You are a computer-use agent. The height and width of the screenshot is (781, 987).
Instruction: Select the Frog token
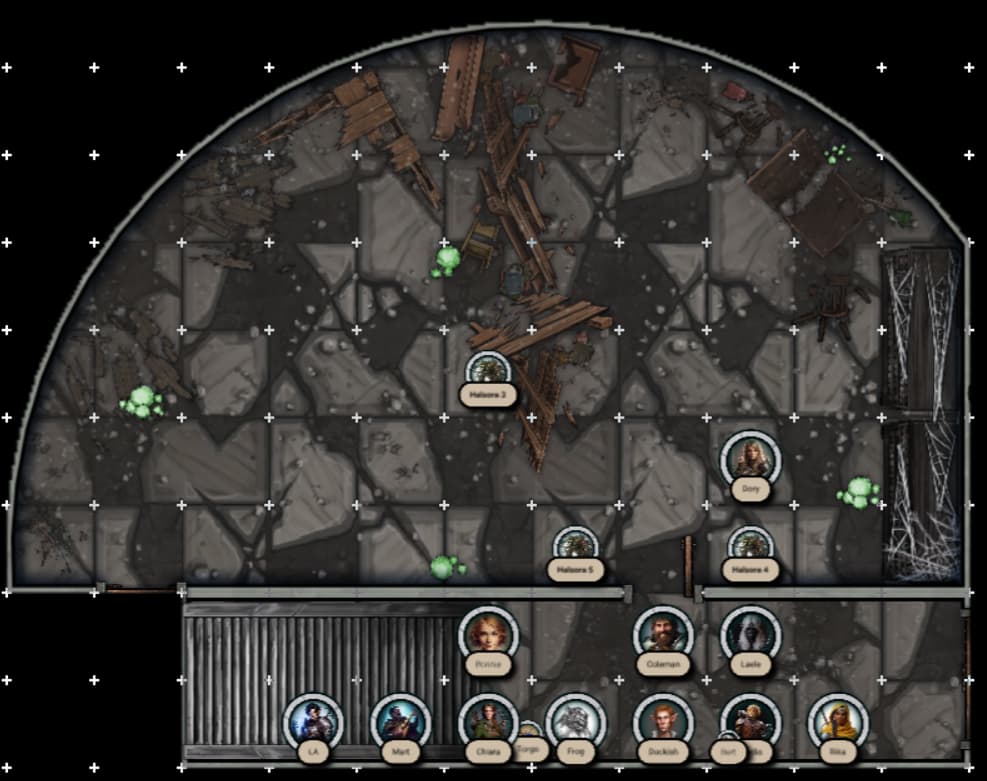click(575, 722)
